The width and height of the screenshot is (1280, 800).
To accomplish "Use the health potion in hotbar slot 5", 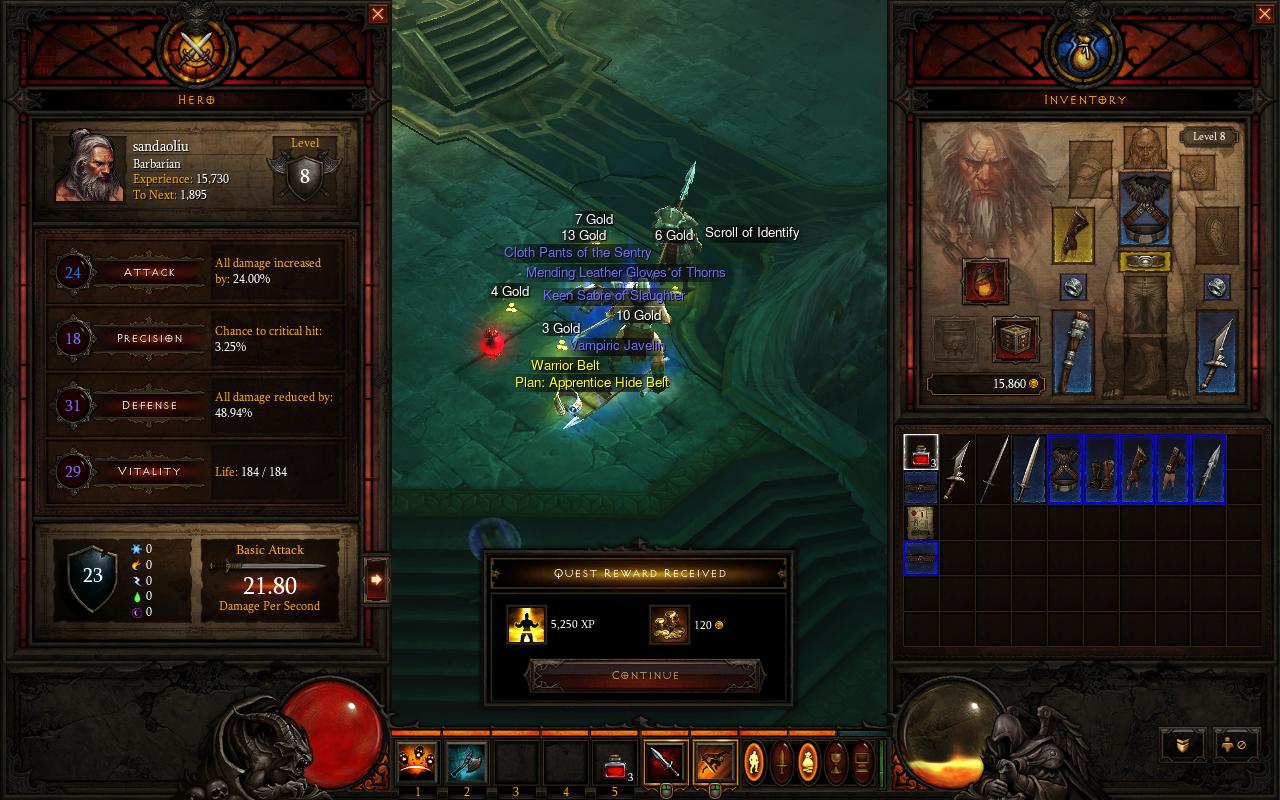I will point(614,763).
